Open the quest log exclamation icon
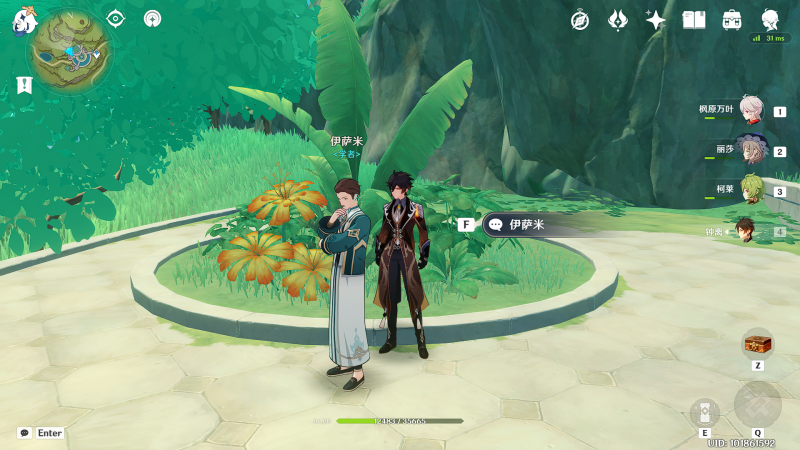 click(x=24, y=86)
